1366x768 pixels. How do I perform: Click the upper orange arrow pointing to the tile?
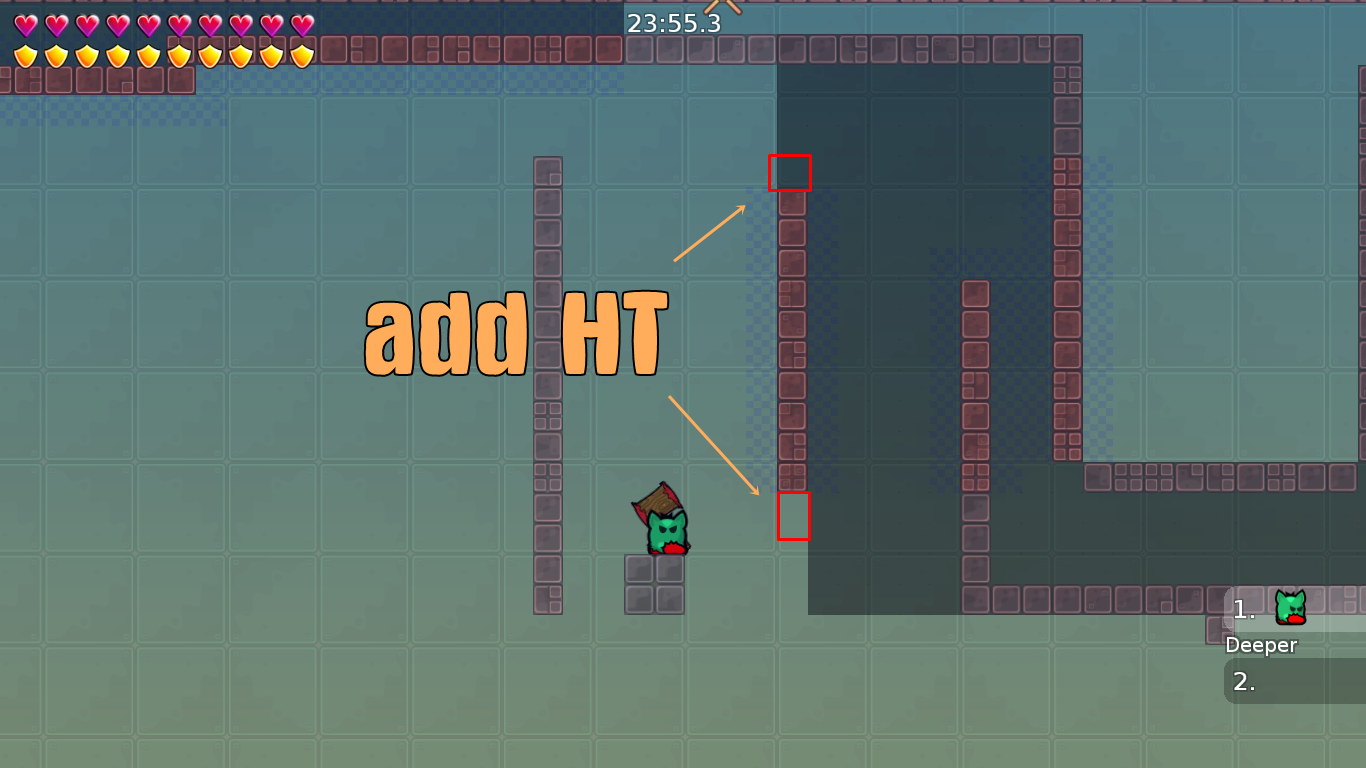710,233
